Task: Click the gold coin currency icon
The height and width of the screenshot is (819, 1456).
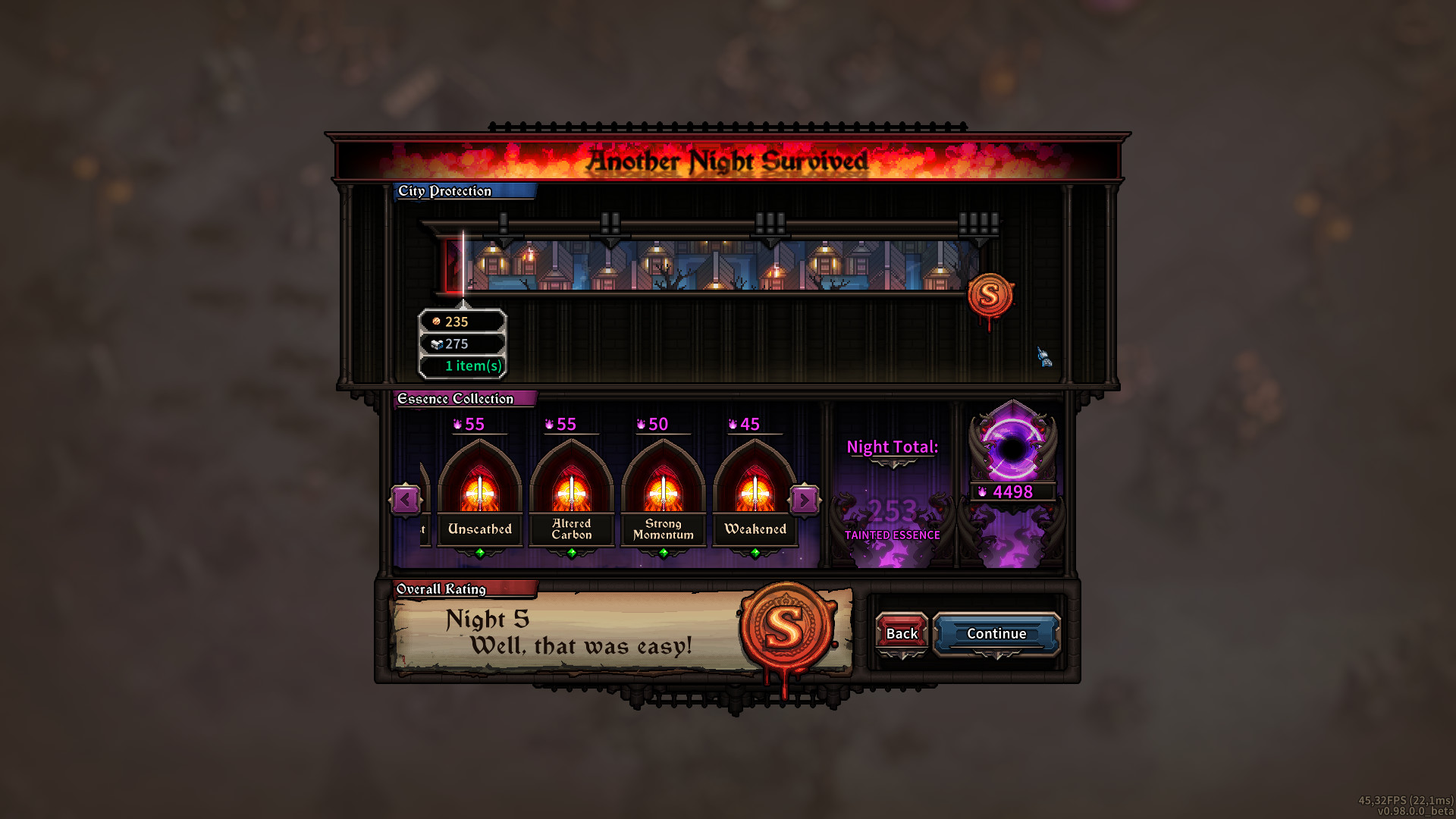Action: 436,322
